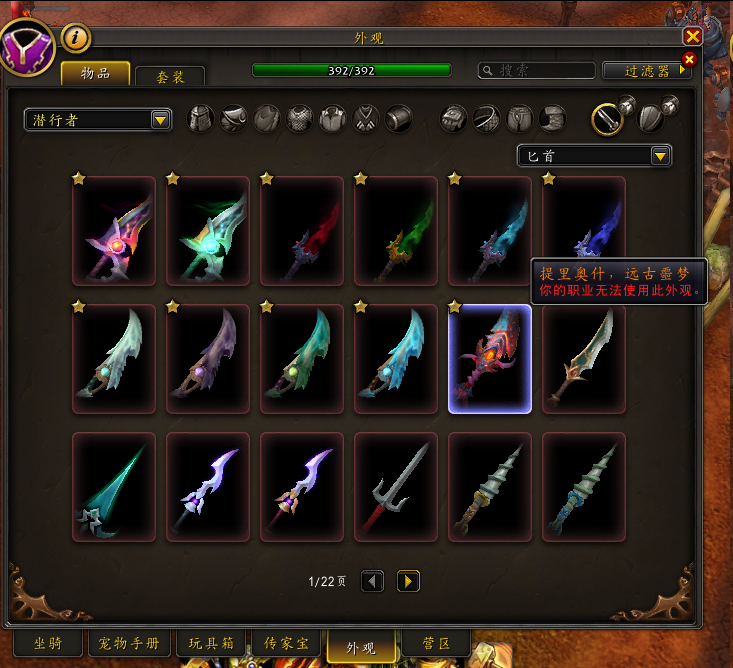Pick the boots slot icon
Screen dimensions: 733x668
click(553, 119)
